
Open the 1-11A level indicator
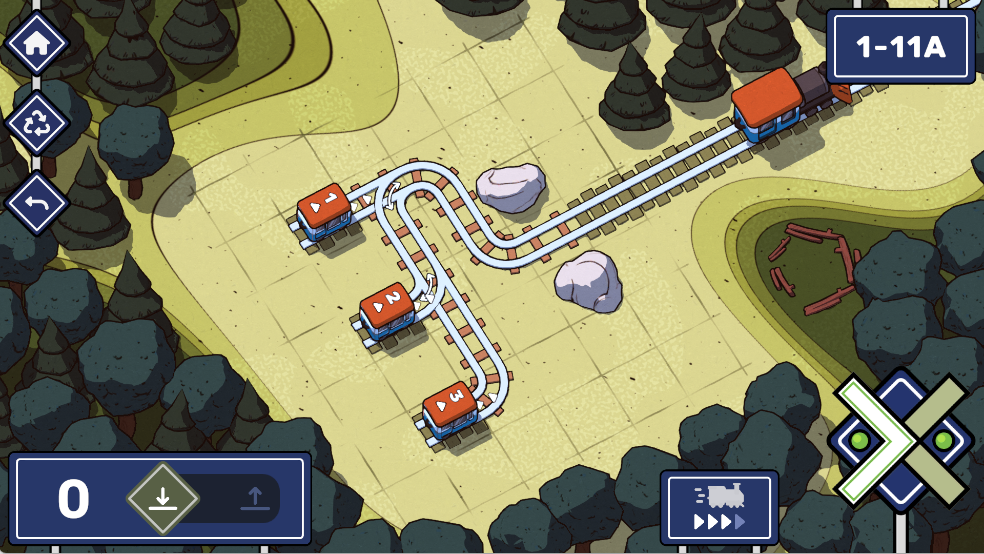900,46
